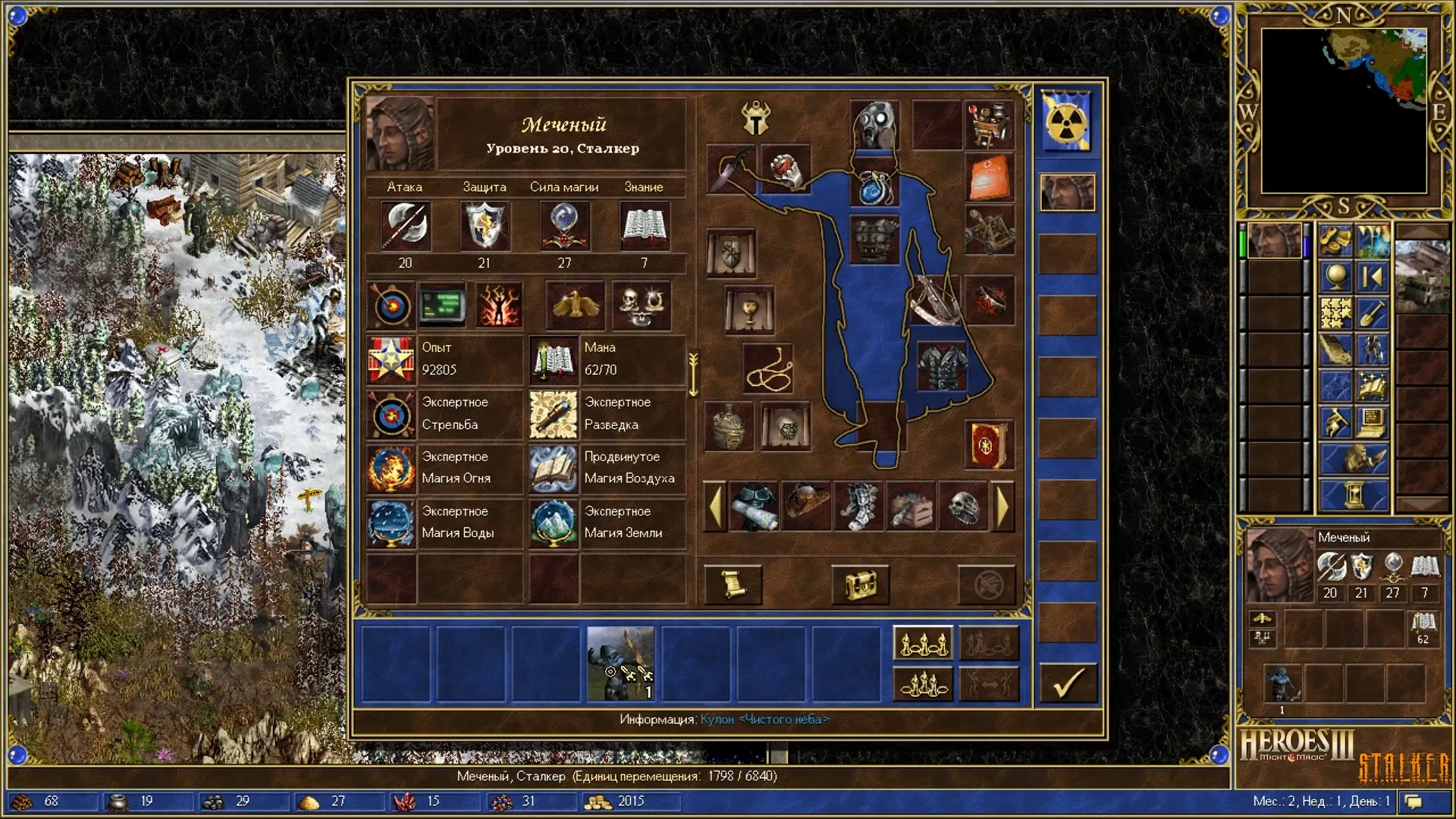Select the Expert Water Magic skill

point(391,522)
